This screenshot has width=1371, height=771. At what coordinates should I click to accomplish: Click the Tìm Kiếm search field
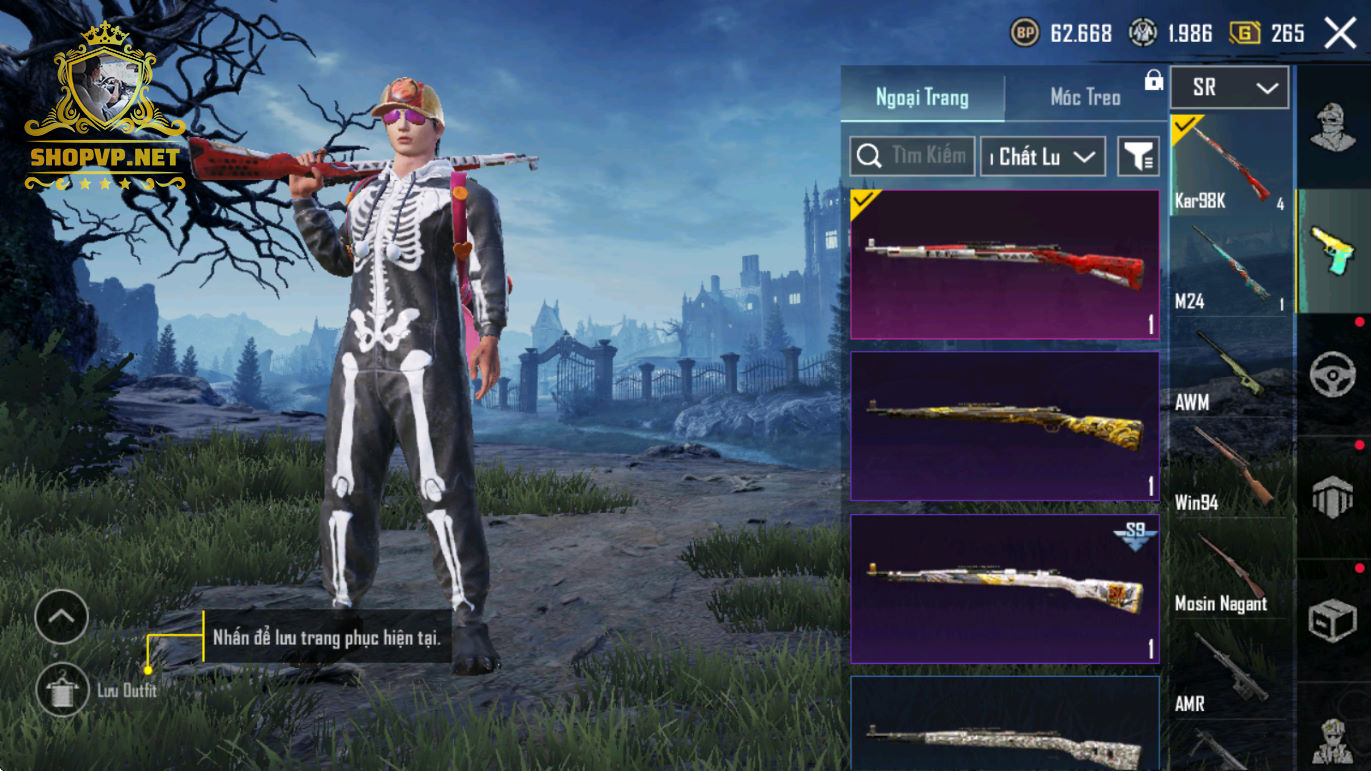click(x=912, y=156)
